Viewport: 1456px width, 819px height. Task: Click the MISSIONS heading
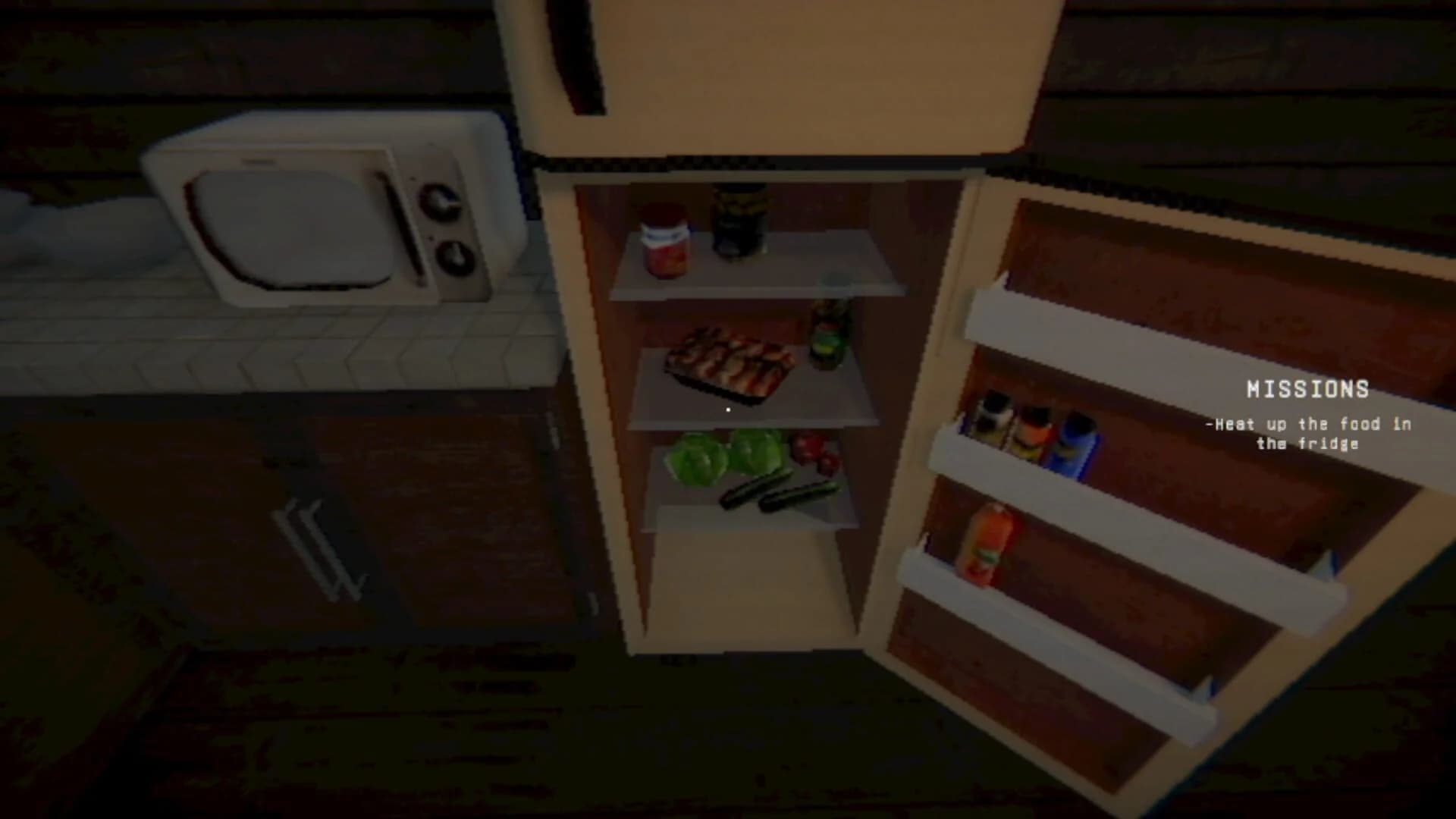(x=1306, y=390)
